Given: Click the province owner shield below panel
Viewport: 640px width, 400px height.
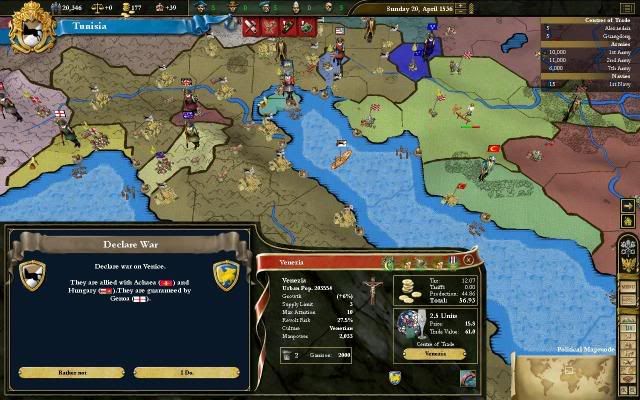Looking at the screenshot, I should [395, 377].
